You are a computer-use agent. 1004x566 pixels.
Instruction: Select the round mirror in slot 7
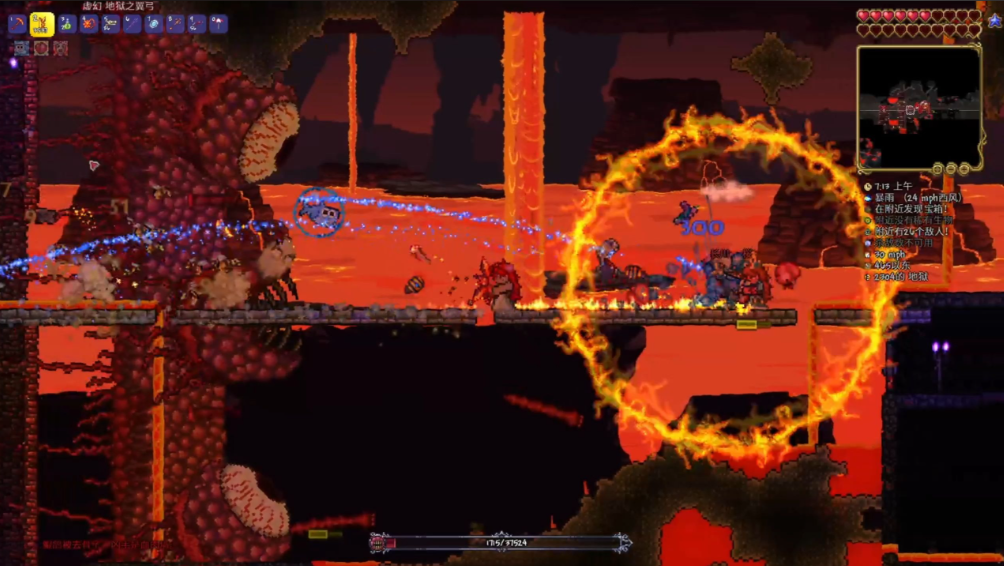pyautogui.click(x=154, y=24)
